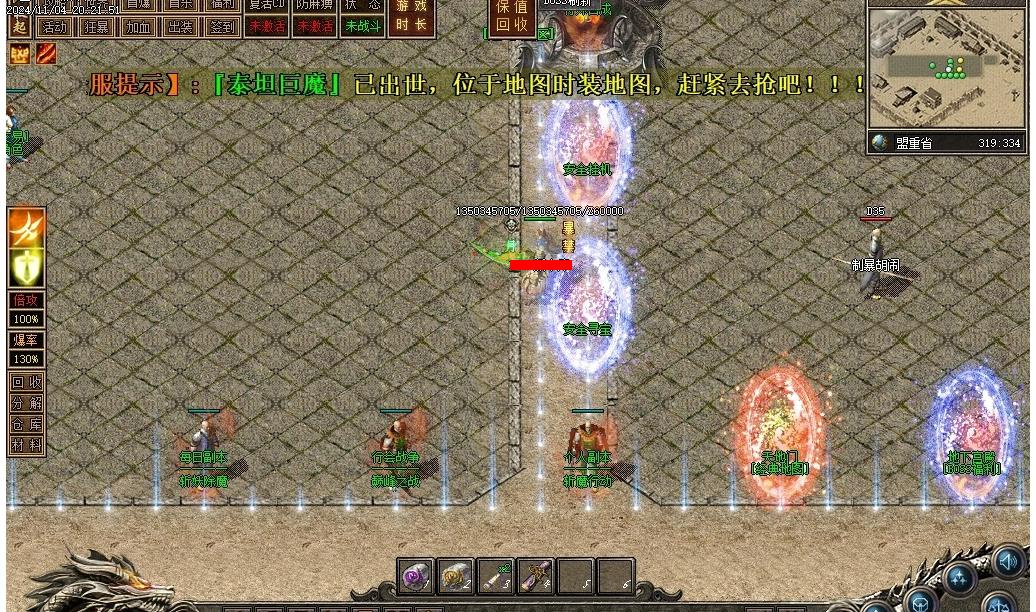Activate the orange crossed-blades skill icon
The width and height of the screenshot is (1036, 612).
pyautogui.click(x=26, y=228)
